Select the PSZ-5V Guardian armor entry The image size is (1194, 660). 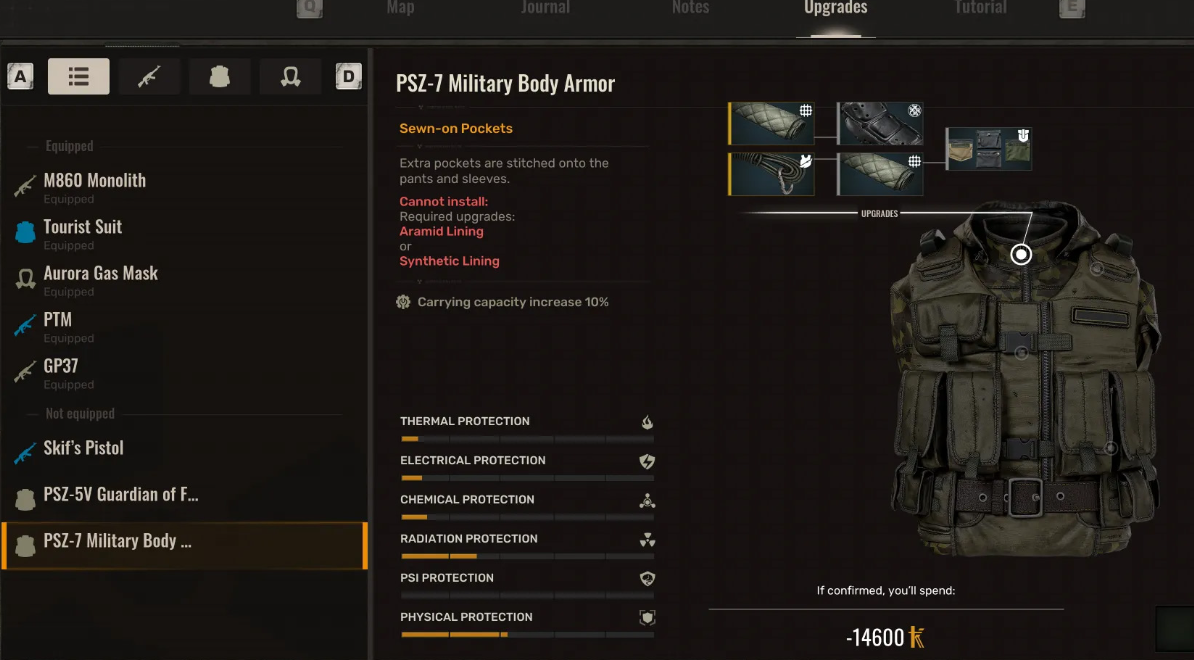121,495
